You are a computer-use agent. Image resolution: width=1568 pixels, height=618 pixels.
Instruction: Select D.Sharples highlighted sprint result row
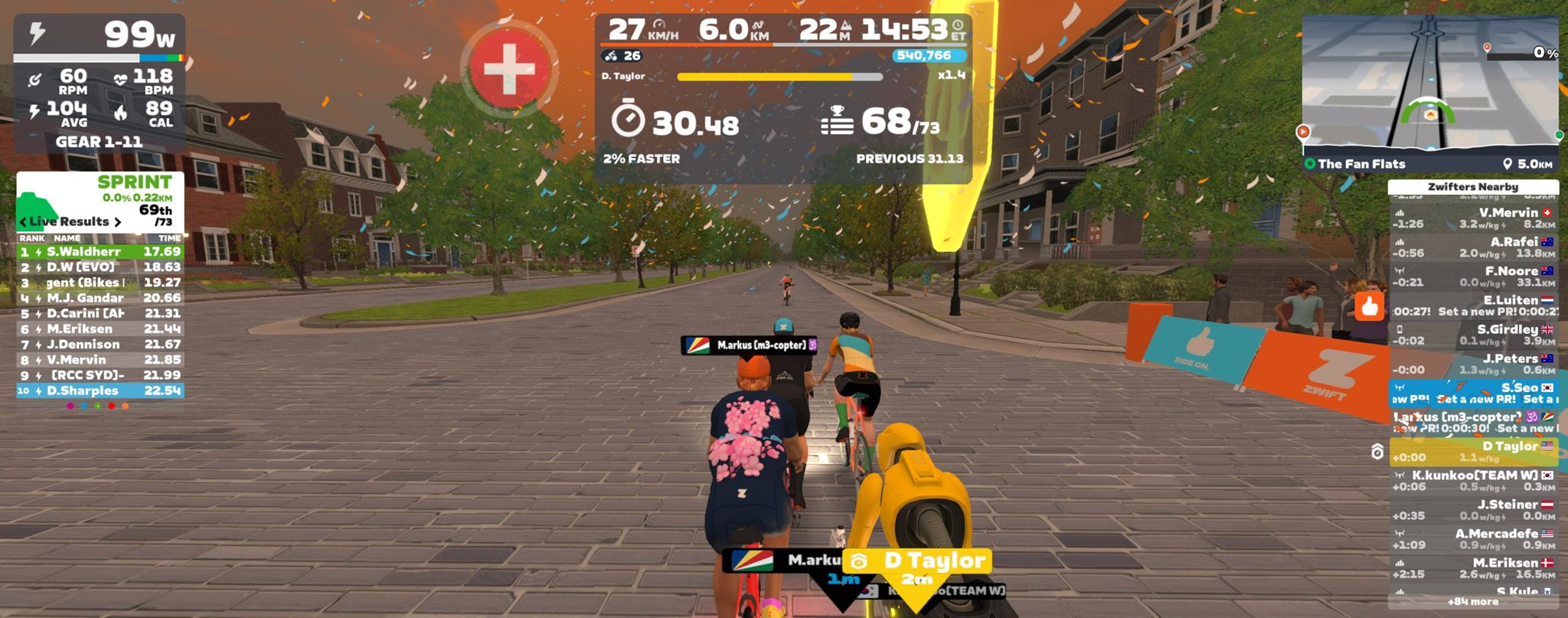pyautogui.click(x=100, y=391)
